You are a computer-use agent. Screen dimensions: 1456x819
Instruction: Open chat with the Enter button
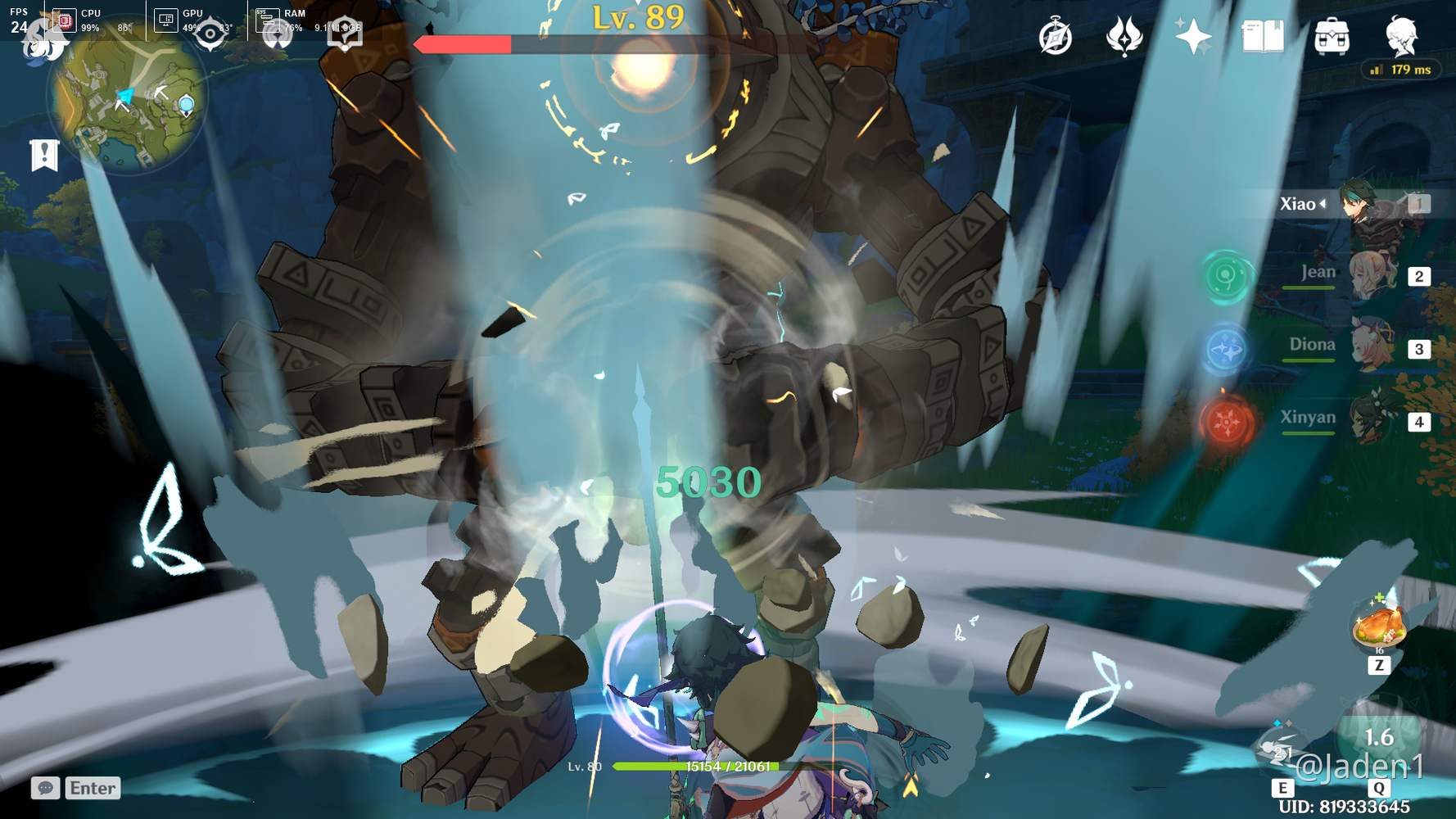coord(93,788)
